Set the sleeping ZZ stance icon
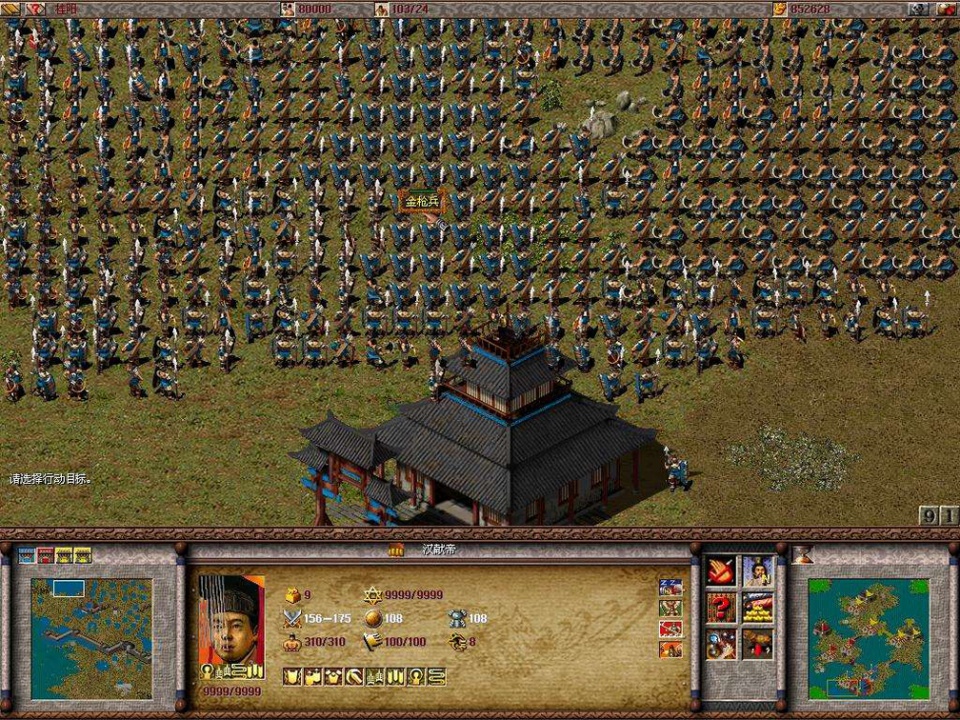The width and height of the screenshot is (960, 720). coord(670,587)
